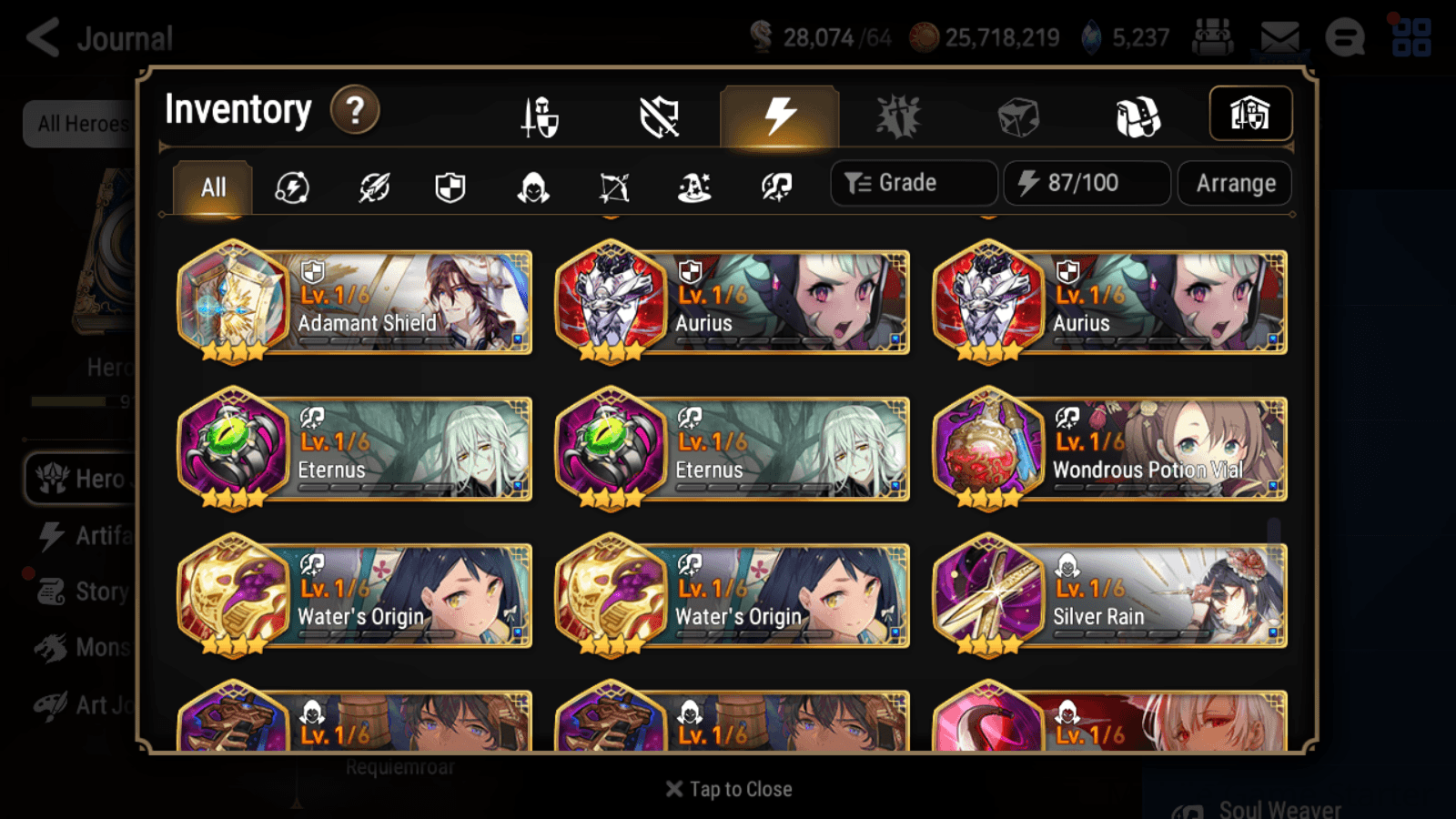Screen dimensions: 1456x819
Task: Open the Materials cube tab
Action: pyautogui.click(x=1016, y=116)
